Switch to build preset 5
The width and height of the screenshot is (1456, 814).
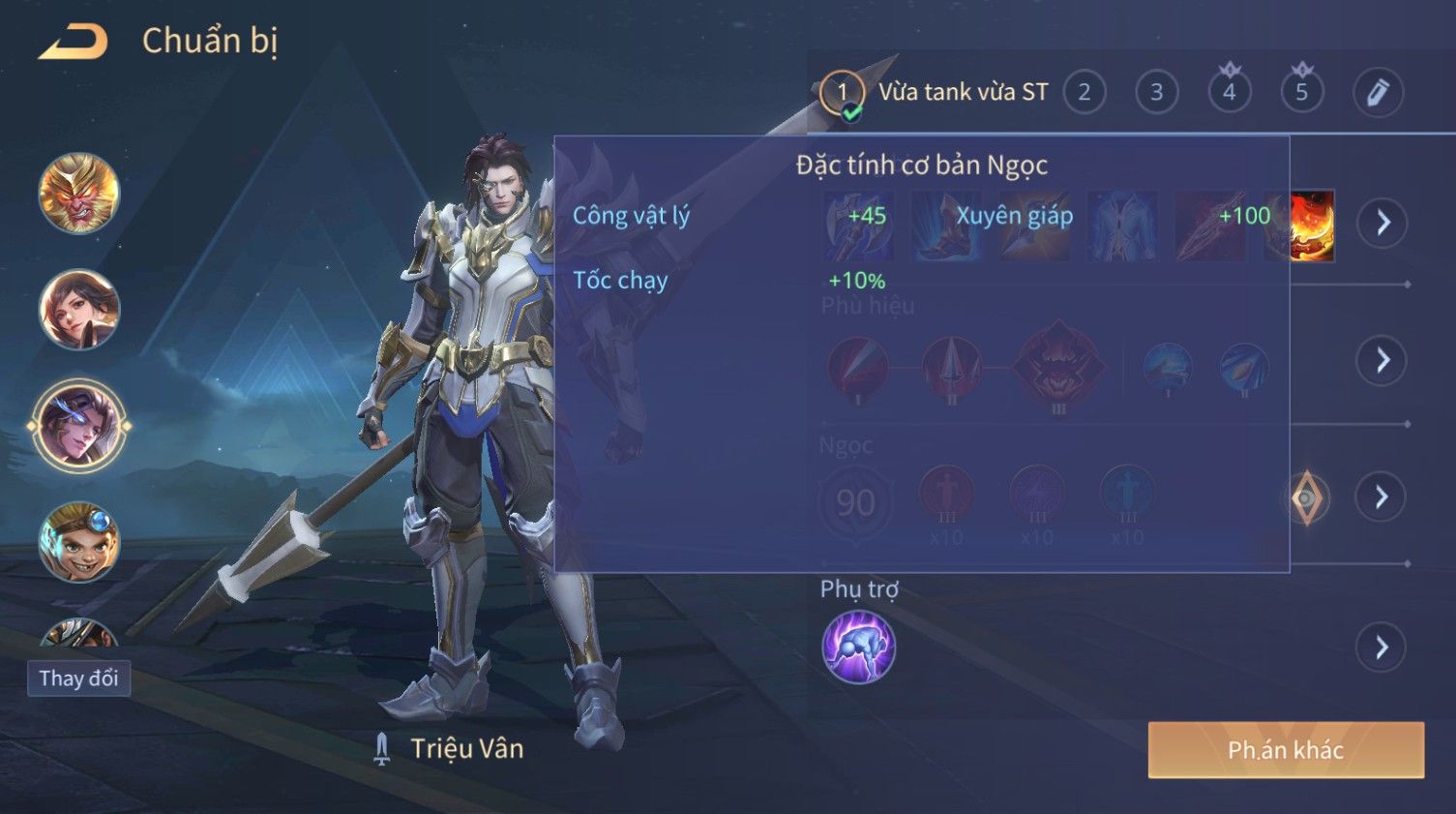(x=1301, y=93)
